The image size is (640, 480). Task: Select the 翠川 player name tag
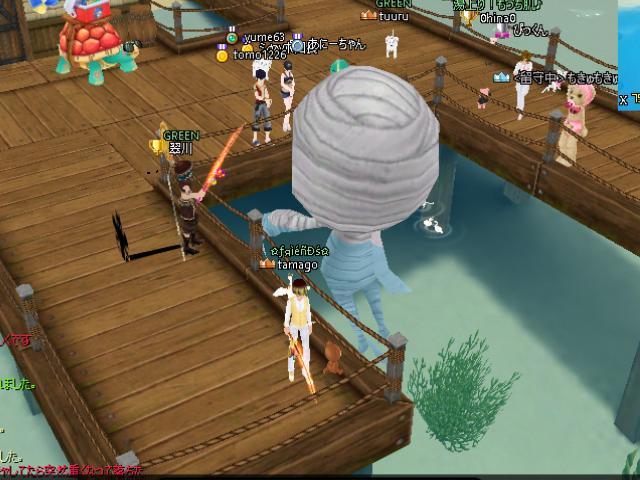pyautogui.click(x=180, y=147)
